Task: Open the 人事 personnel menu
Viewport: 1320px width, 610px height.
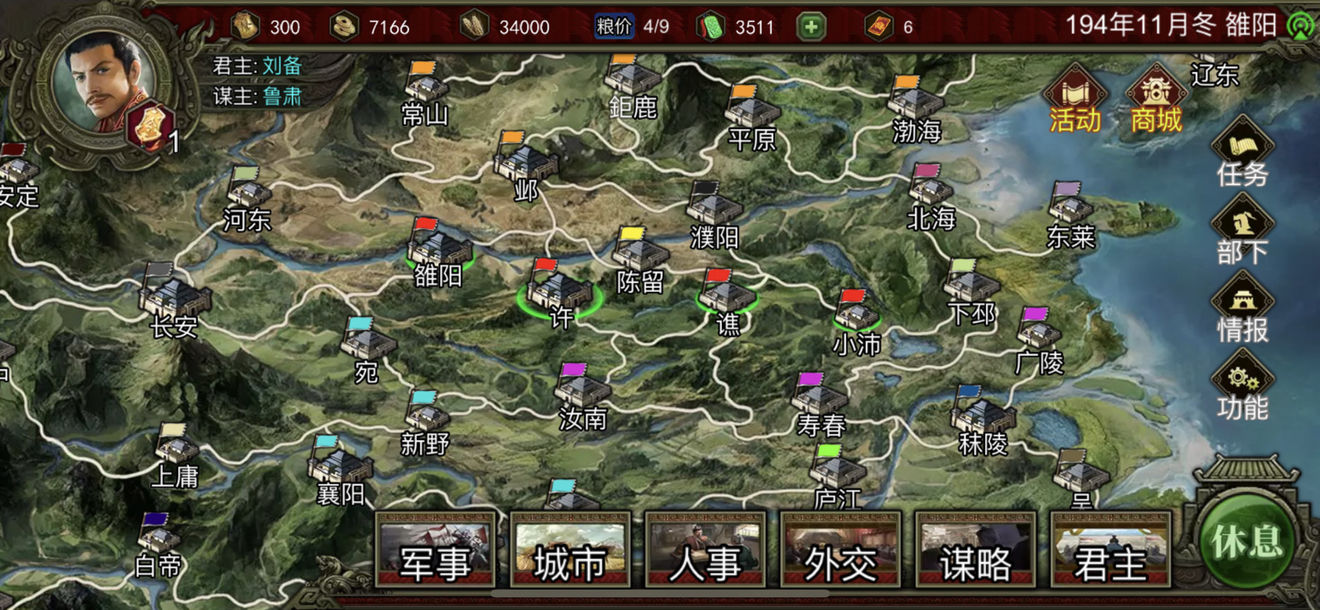Action: click(705, 550)
